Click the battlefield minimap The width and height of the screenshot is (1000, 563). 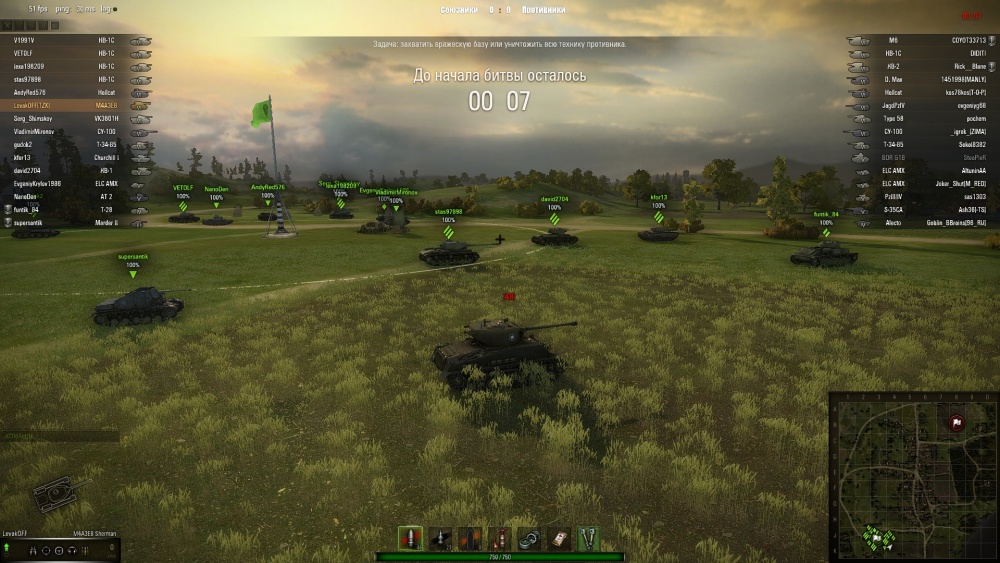click(913, 476)
